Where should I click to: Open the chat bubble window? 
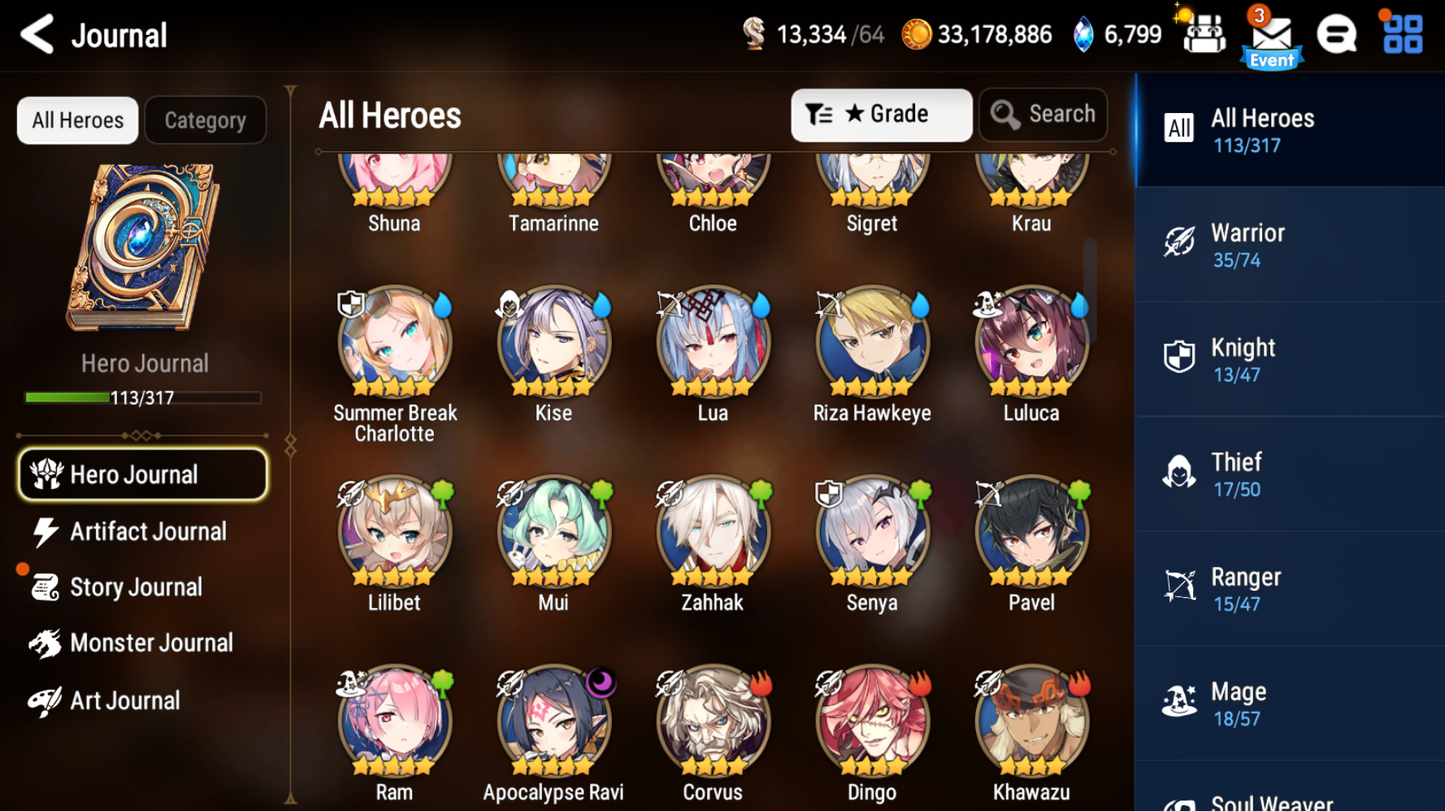coord(1337,33)
